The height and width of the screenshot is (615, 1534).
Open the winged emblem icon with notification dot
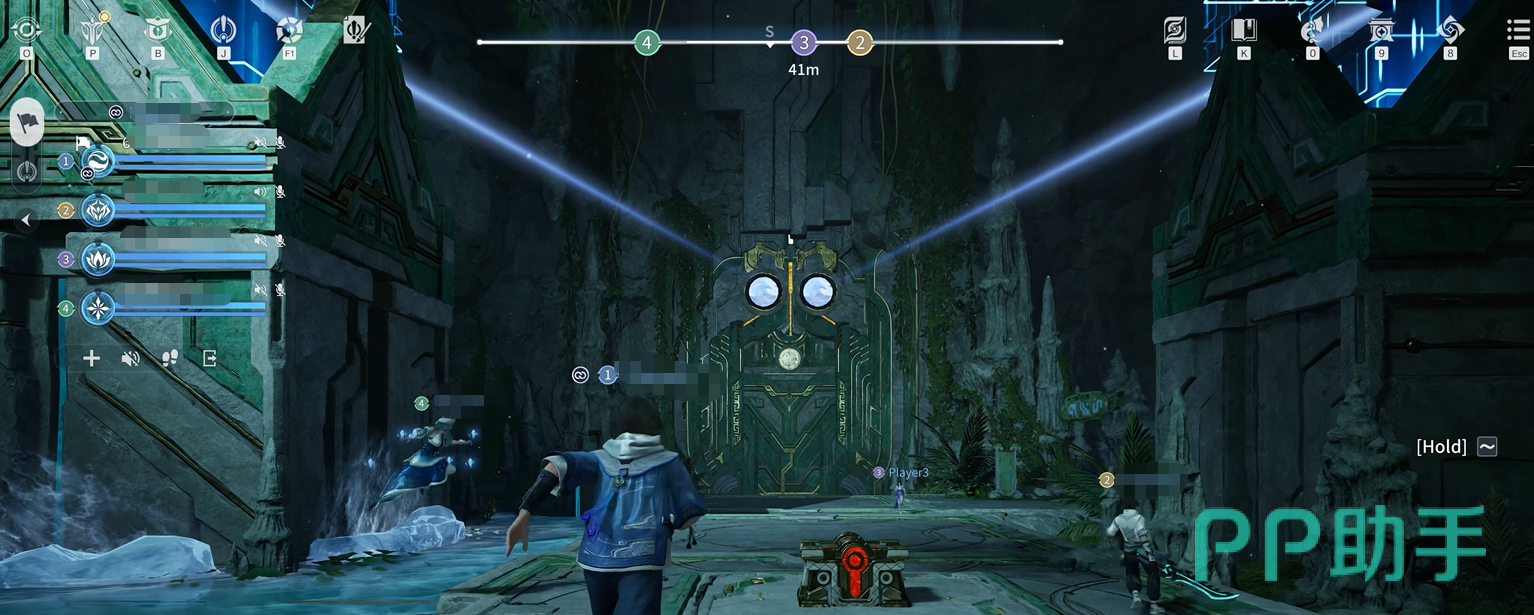(92, 30)
